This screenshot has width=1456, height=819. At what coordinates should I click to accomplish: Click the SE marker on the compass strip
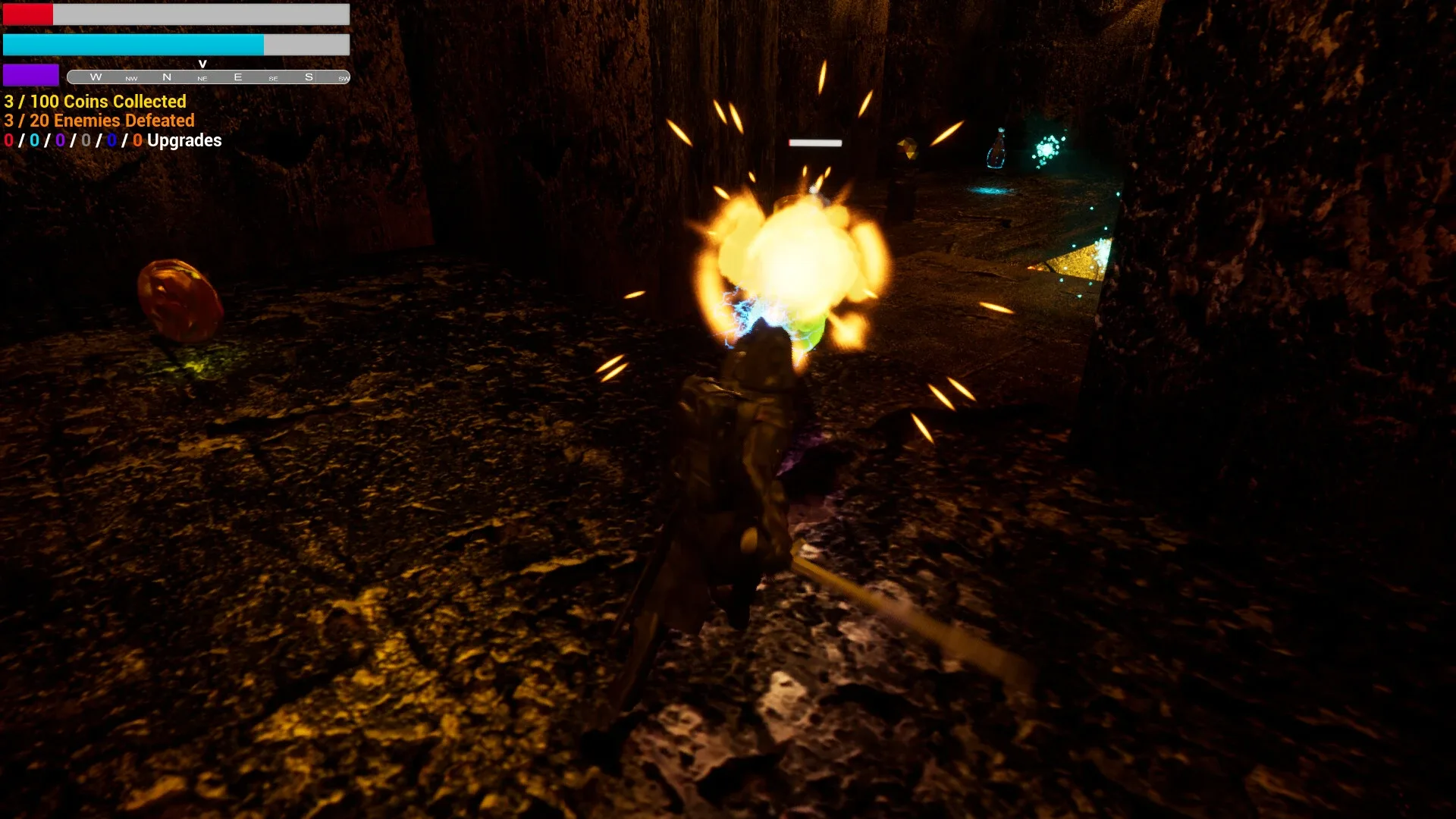[x=274, y=78]
